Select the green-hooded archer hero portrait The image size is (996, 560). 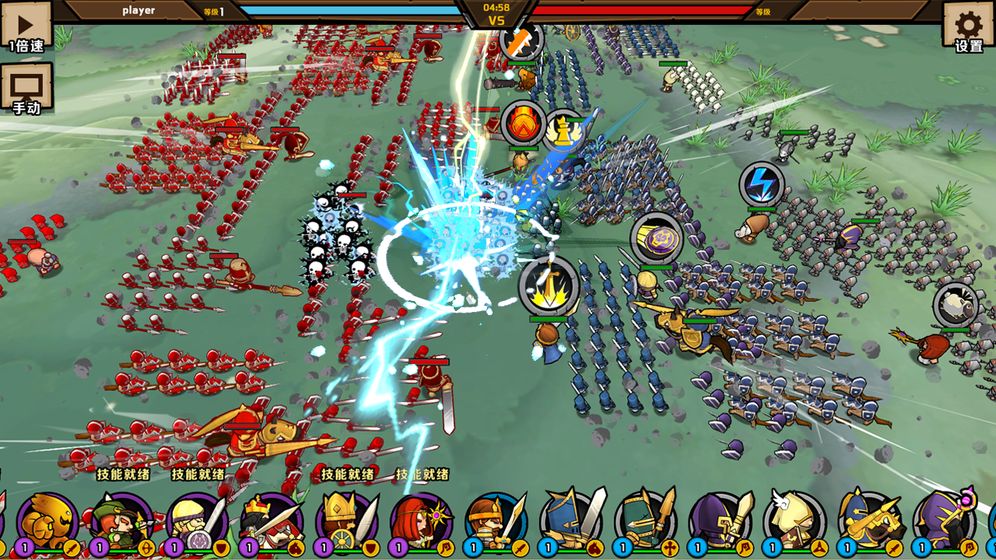point(122,521)
